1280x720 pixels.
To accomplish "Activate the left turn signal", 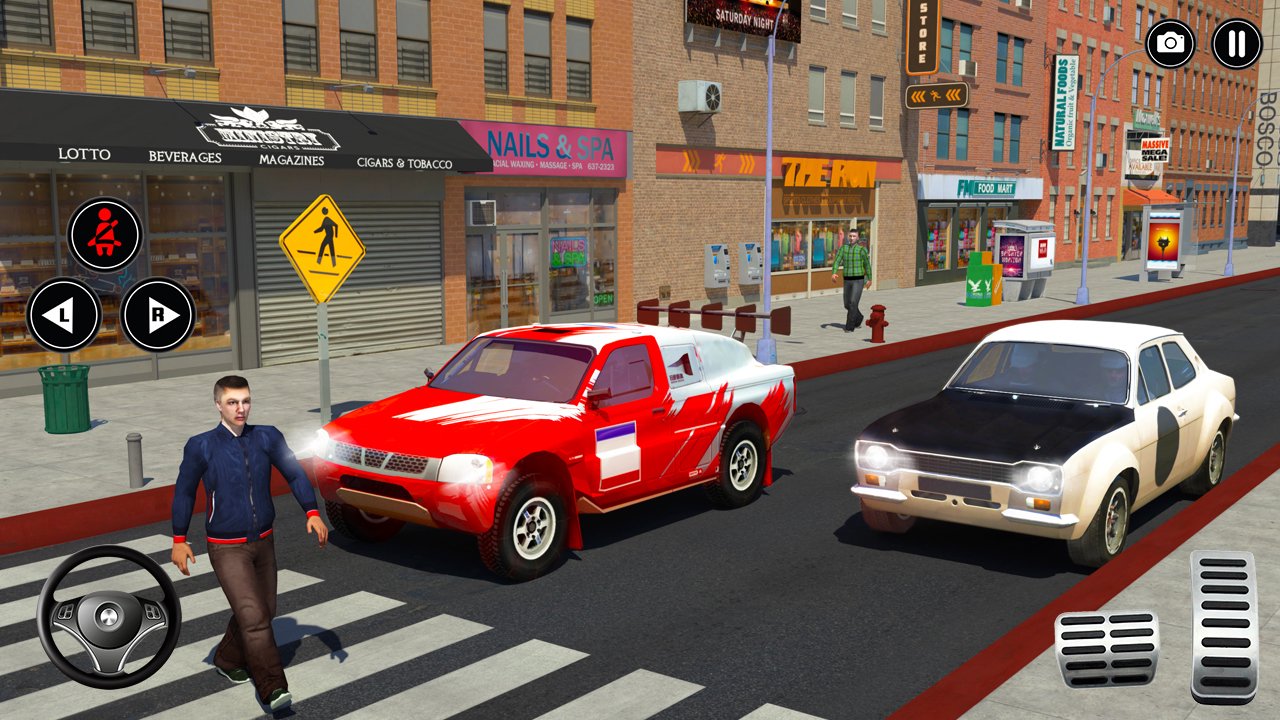I will pos(64,315).
